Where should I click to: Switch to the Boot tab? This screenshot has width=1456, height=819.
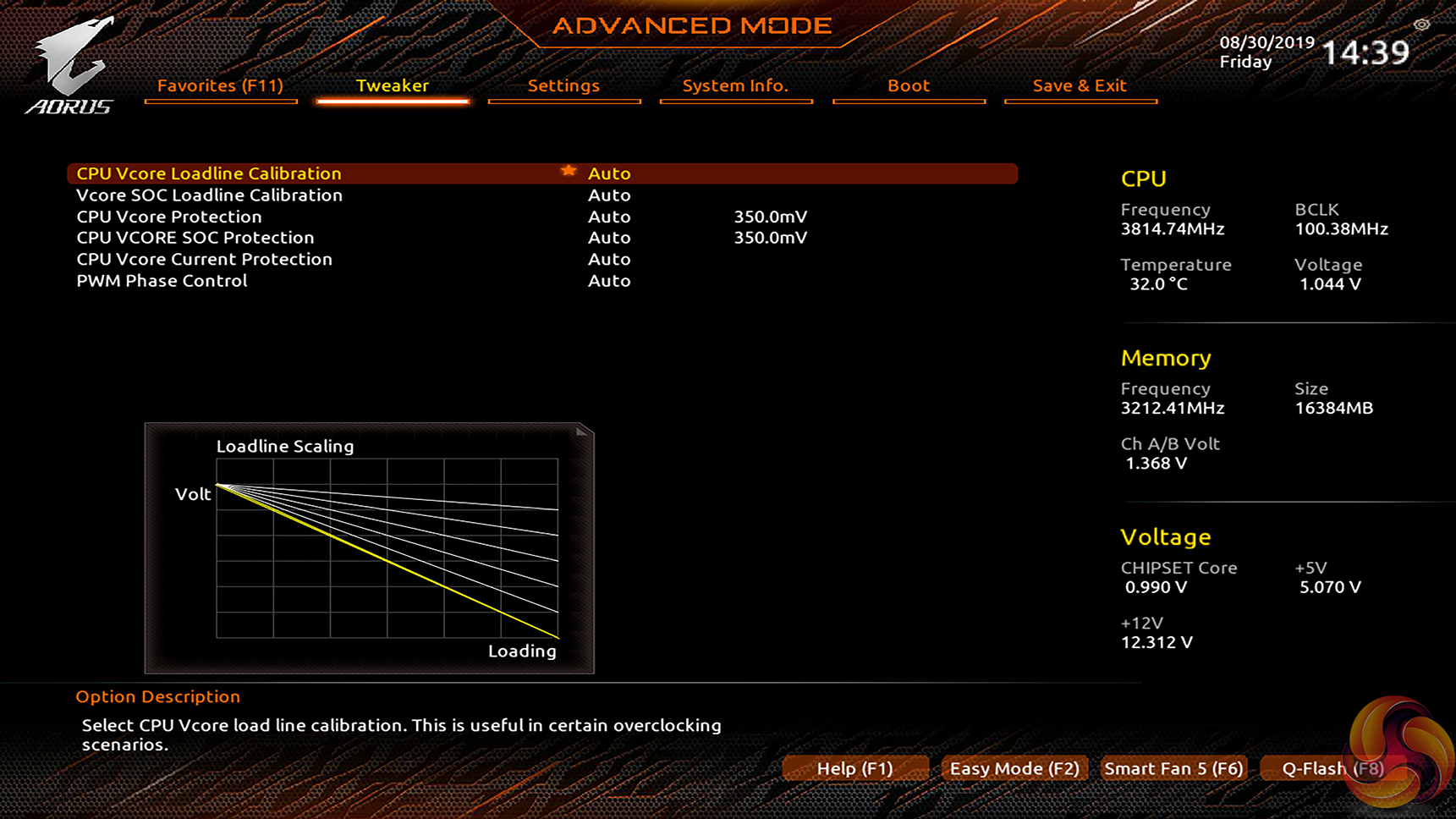909,85
